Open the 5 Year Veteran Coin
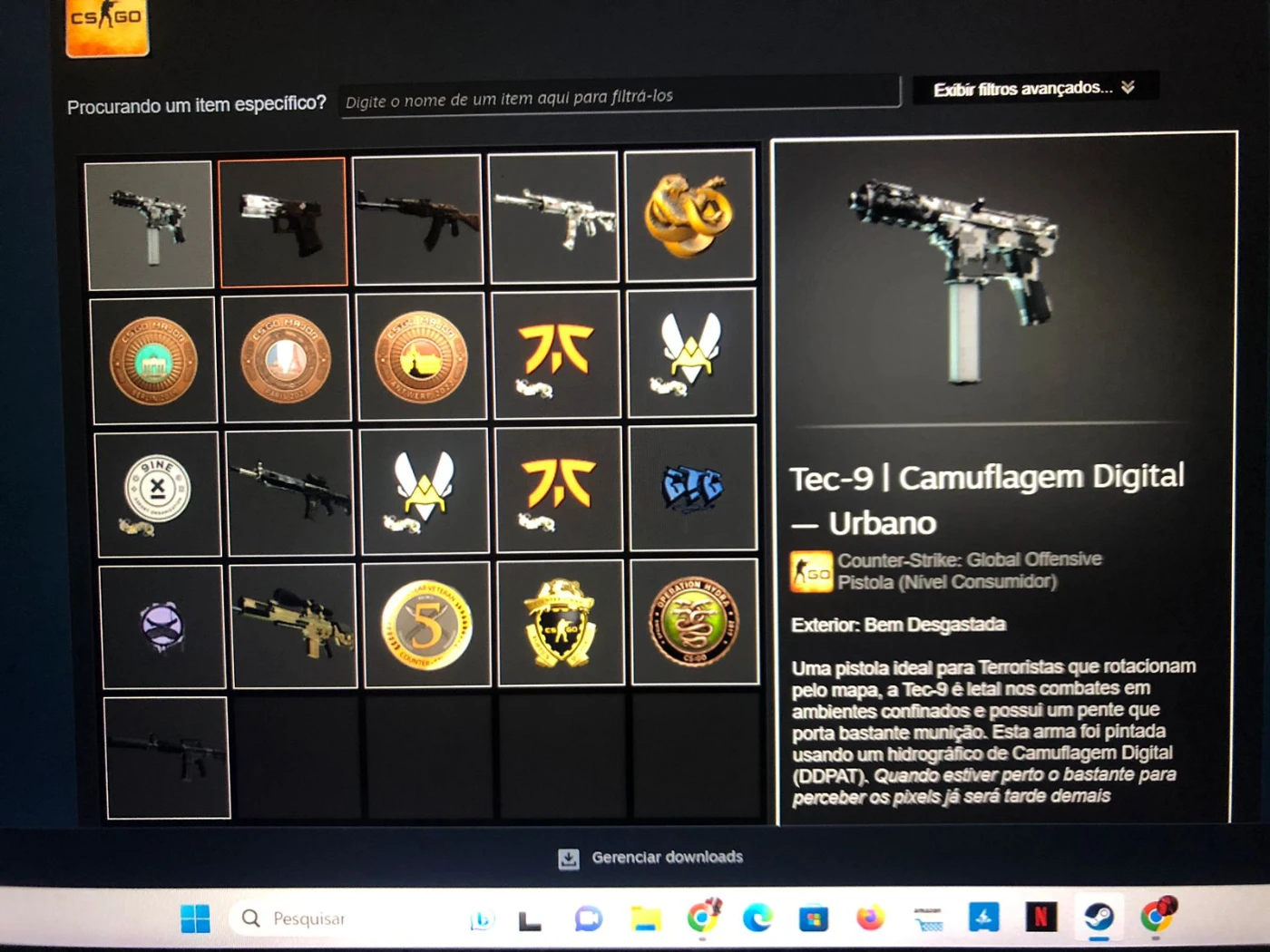Viewport: 1270px width, 952px height. [426, 626]
